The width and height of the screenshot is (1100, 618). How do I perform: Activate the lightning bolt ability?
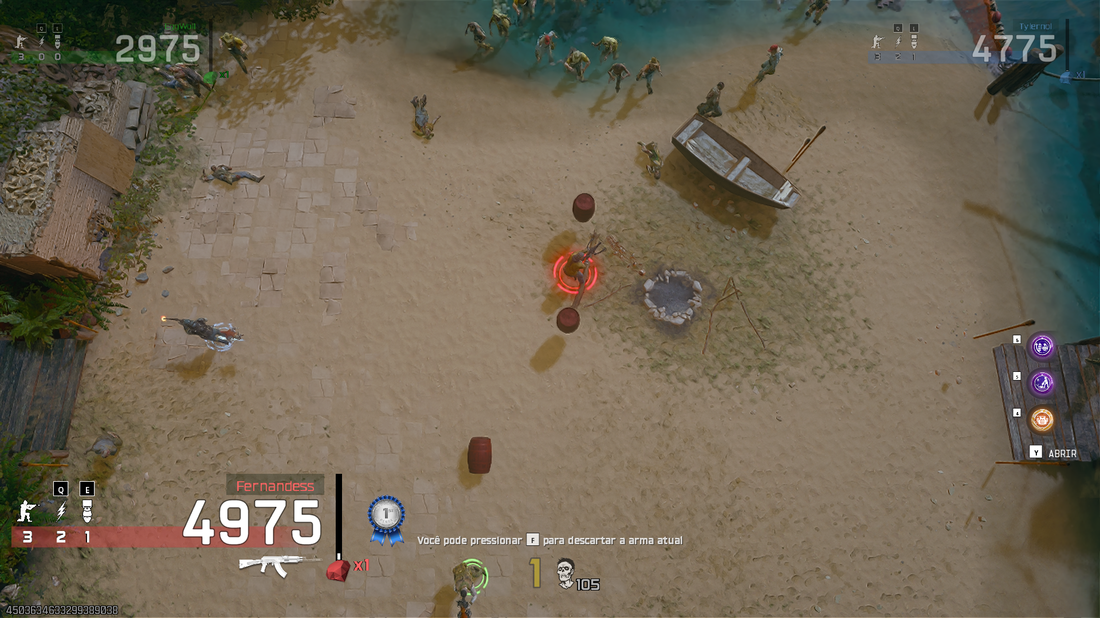59,512
